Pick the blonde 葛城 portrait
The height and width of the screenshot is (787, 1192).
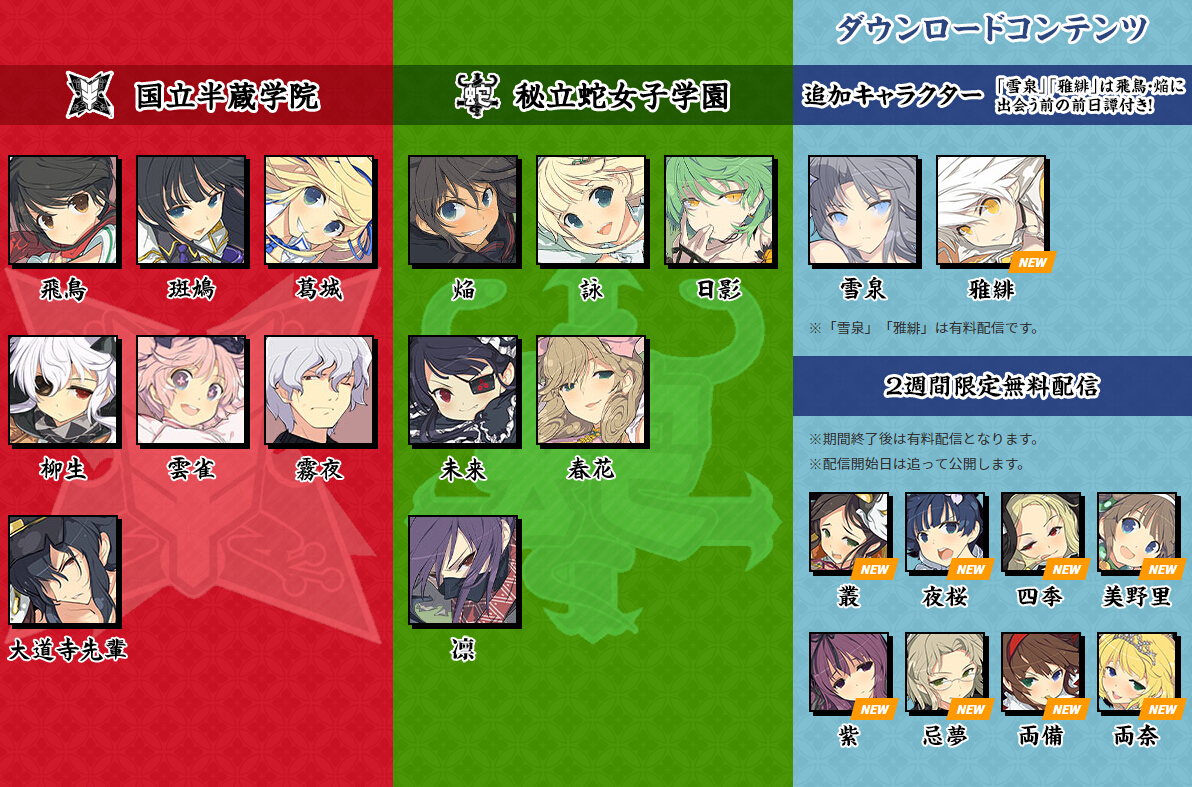click(319, 210)
